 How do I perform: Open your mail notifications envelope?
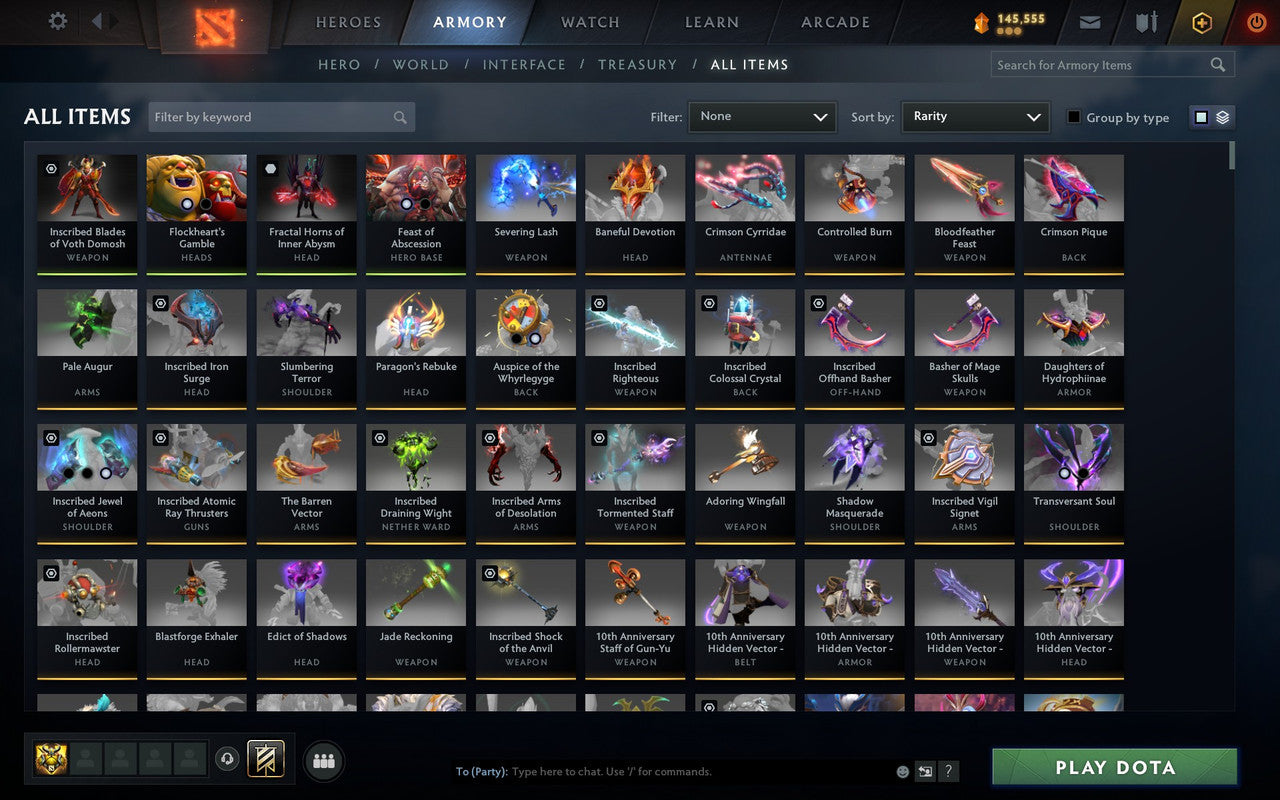point(1090,21)
